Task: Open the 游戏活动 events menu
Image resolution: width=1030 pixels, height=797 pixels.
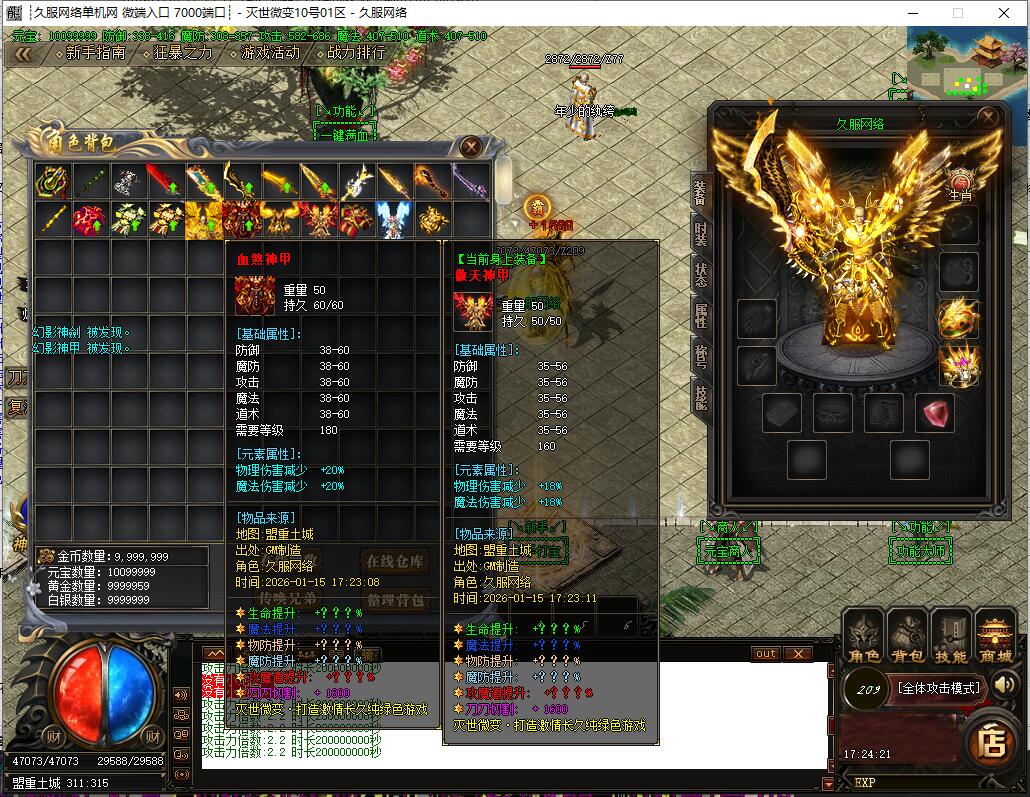Action: coord(270,53)
